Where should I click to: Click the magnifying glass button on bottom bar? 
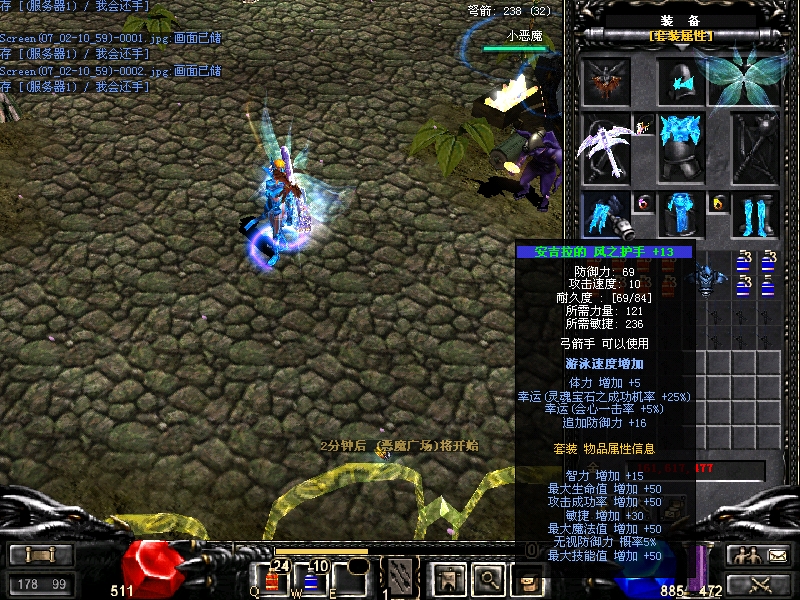(x=487, y=577)
